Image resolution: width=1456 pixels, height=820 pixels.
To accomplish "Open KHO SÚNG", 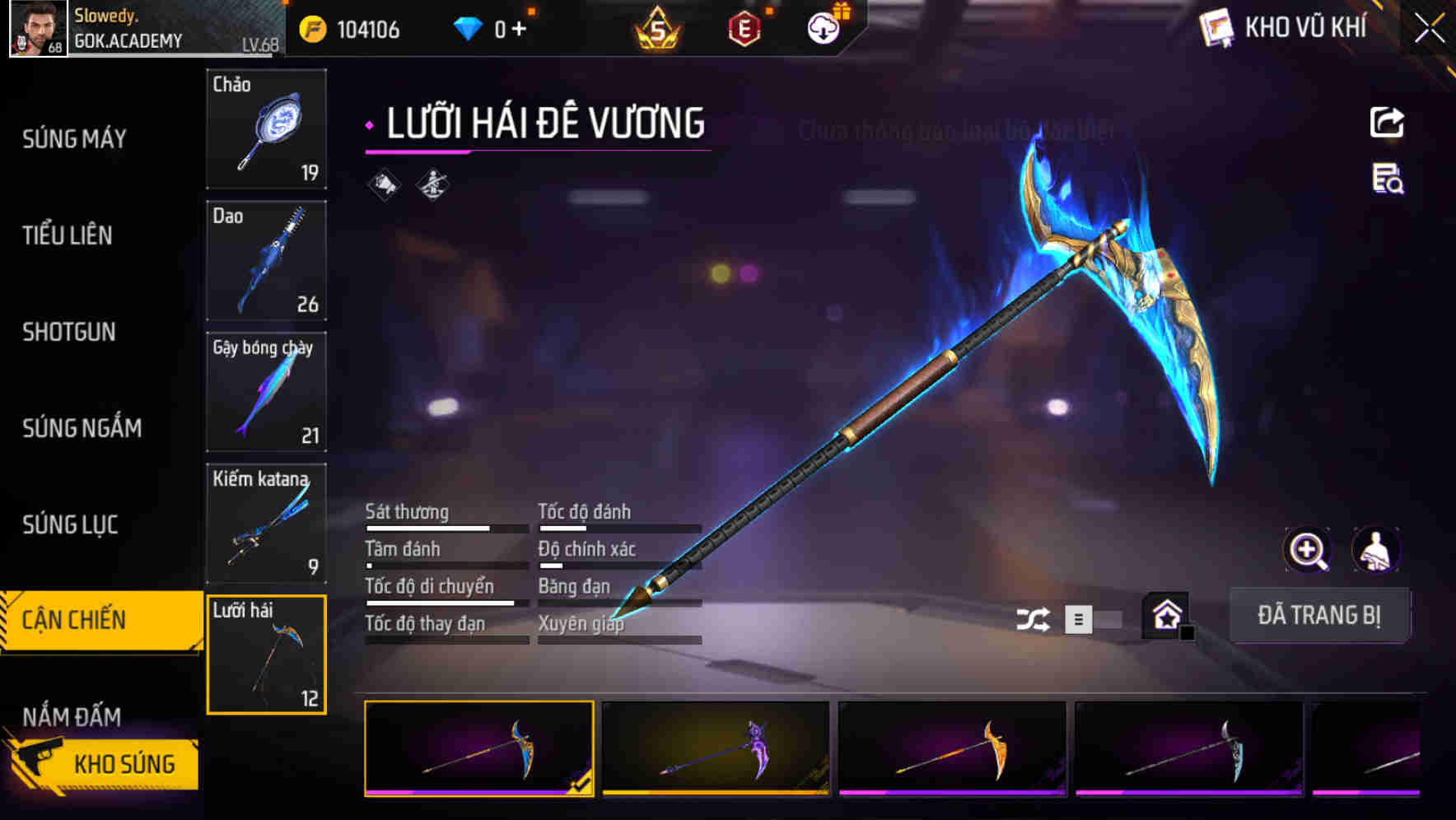I will tap(124, 763).
